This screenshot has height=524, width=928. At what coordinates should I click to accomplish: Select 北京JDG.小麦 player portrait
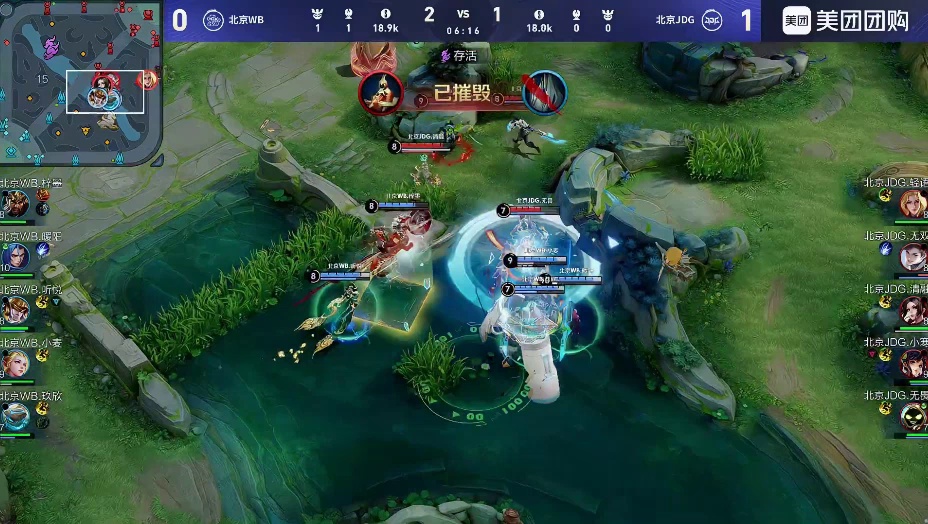912,363
